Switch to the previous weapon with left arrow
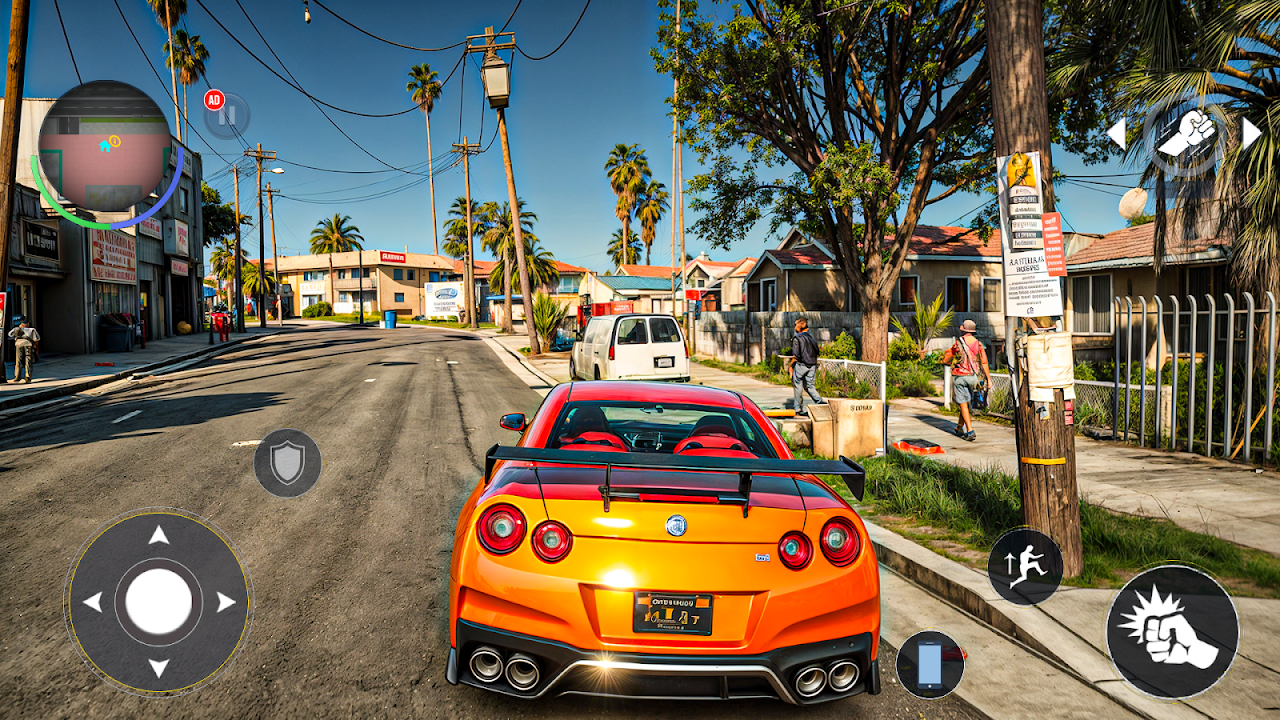Image resolution: width=1280 pixels, height=720 pixels. point(1116,133)
